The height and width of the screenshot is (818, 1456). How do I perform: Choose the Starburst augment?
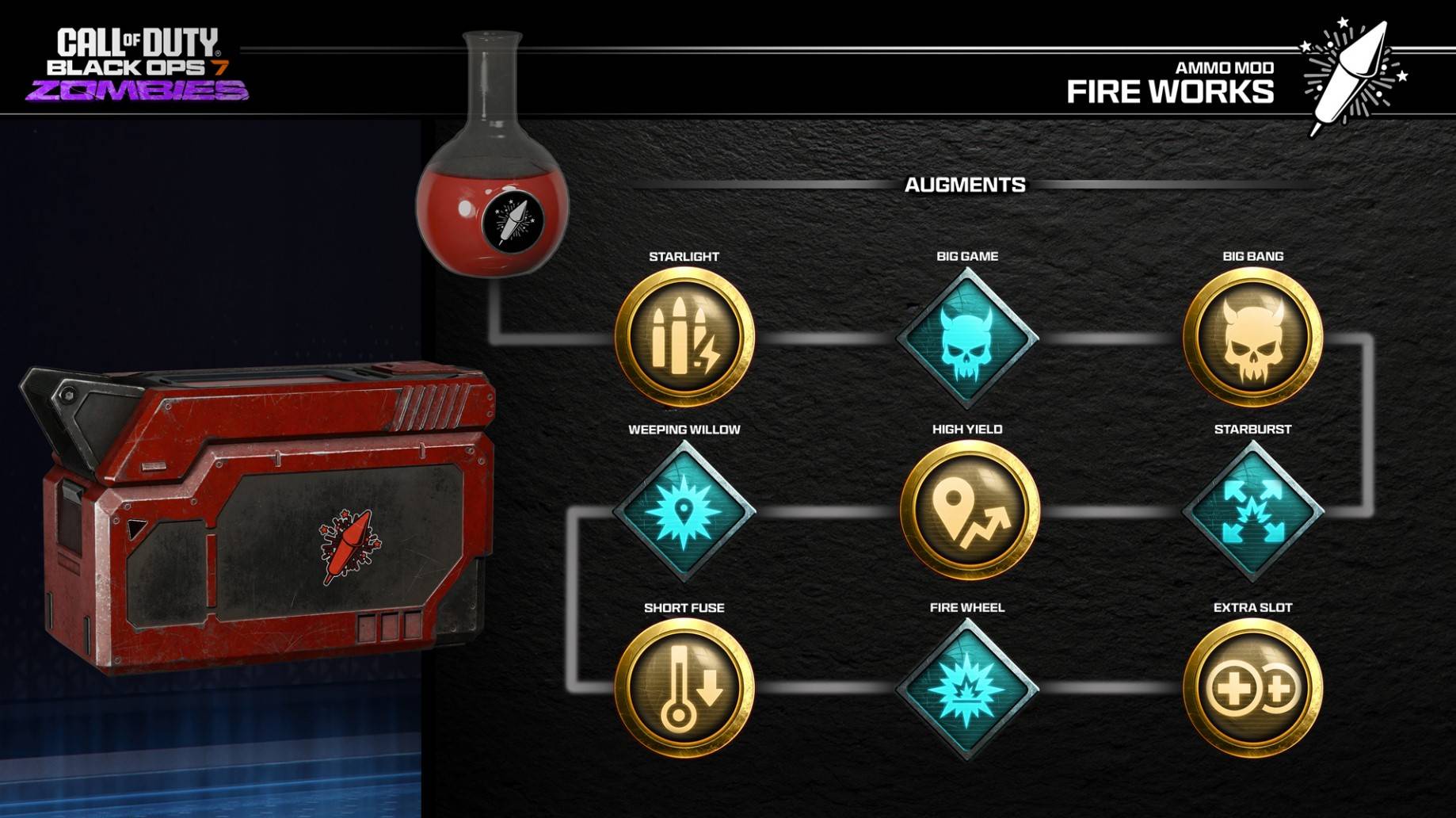click(1252, 511)
